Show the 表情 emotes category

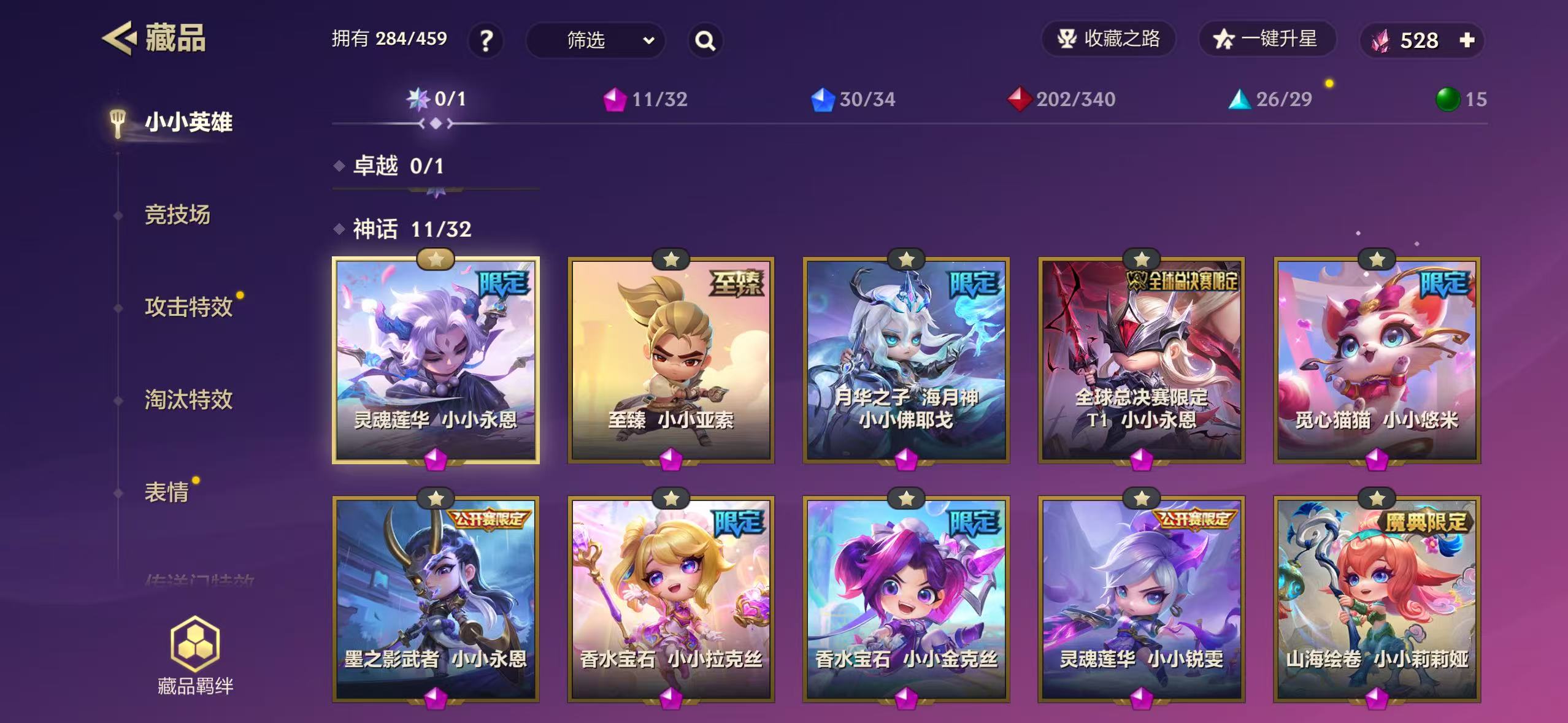pyautogui.click(x=166, y=492)
